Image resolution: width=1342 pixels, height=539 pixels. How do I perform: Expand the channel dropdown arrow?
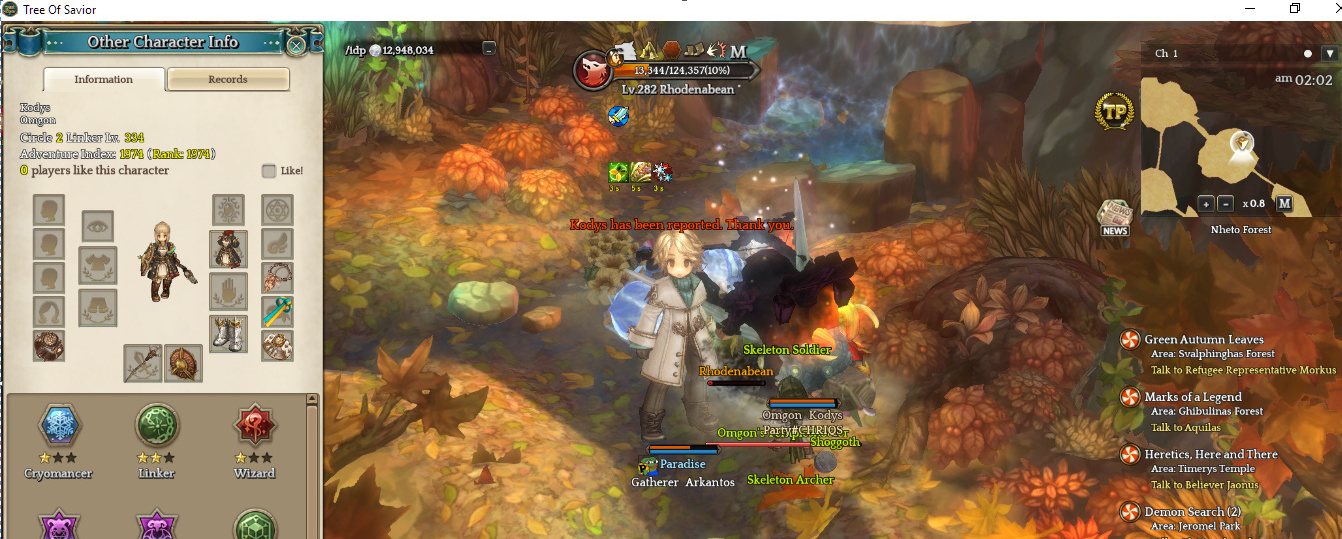coord(1328,53)
